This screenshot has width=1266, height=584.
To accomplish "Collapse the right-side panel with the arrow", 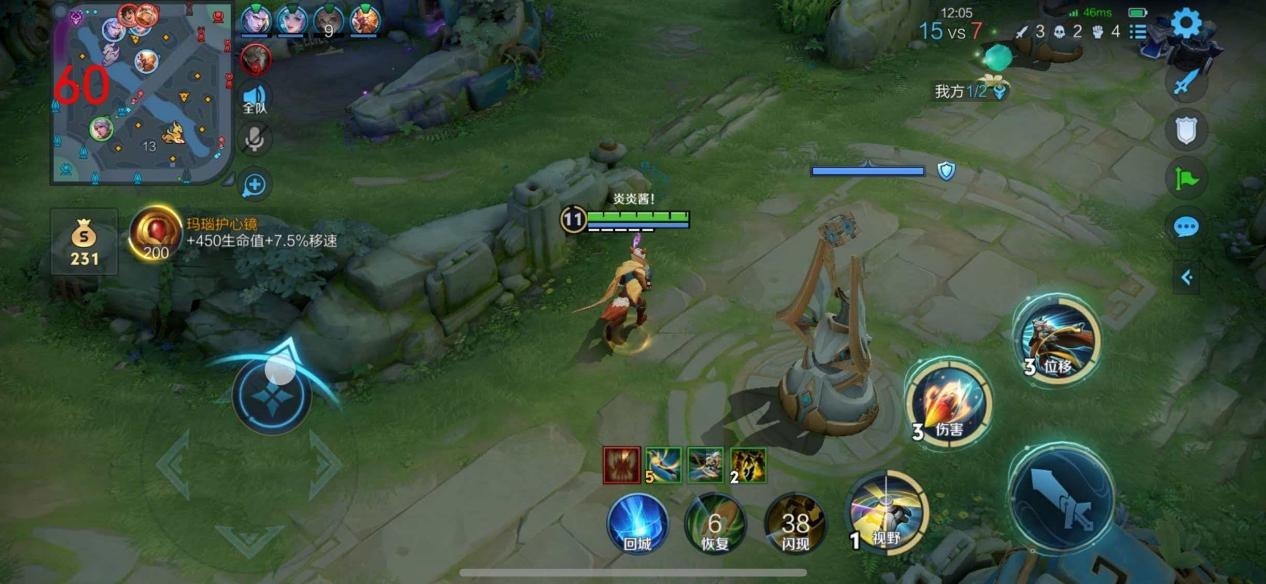I will click(x=1186, y=277).
